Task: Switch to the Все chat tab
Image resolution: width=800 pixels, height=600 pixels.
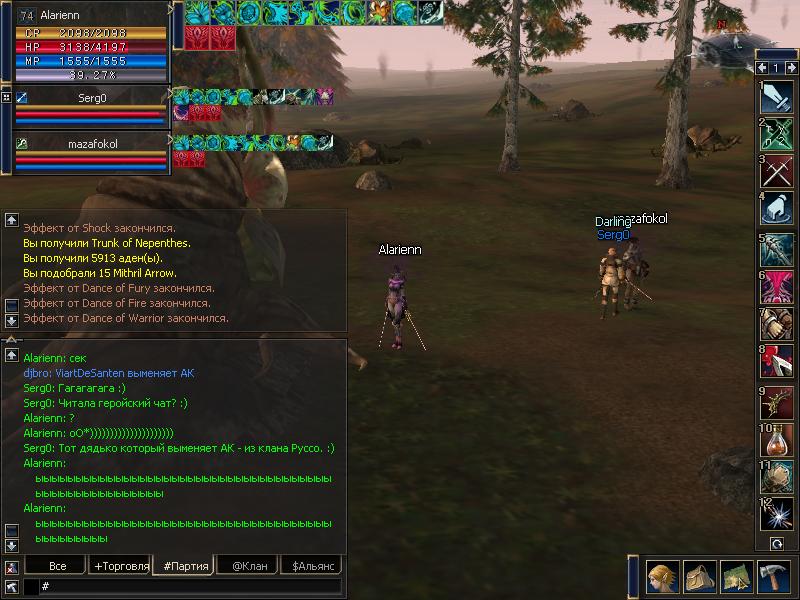Action: [57, 566]
